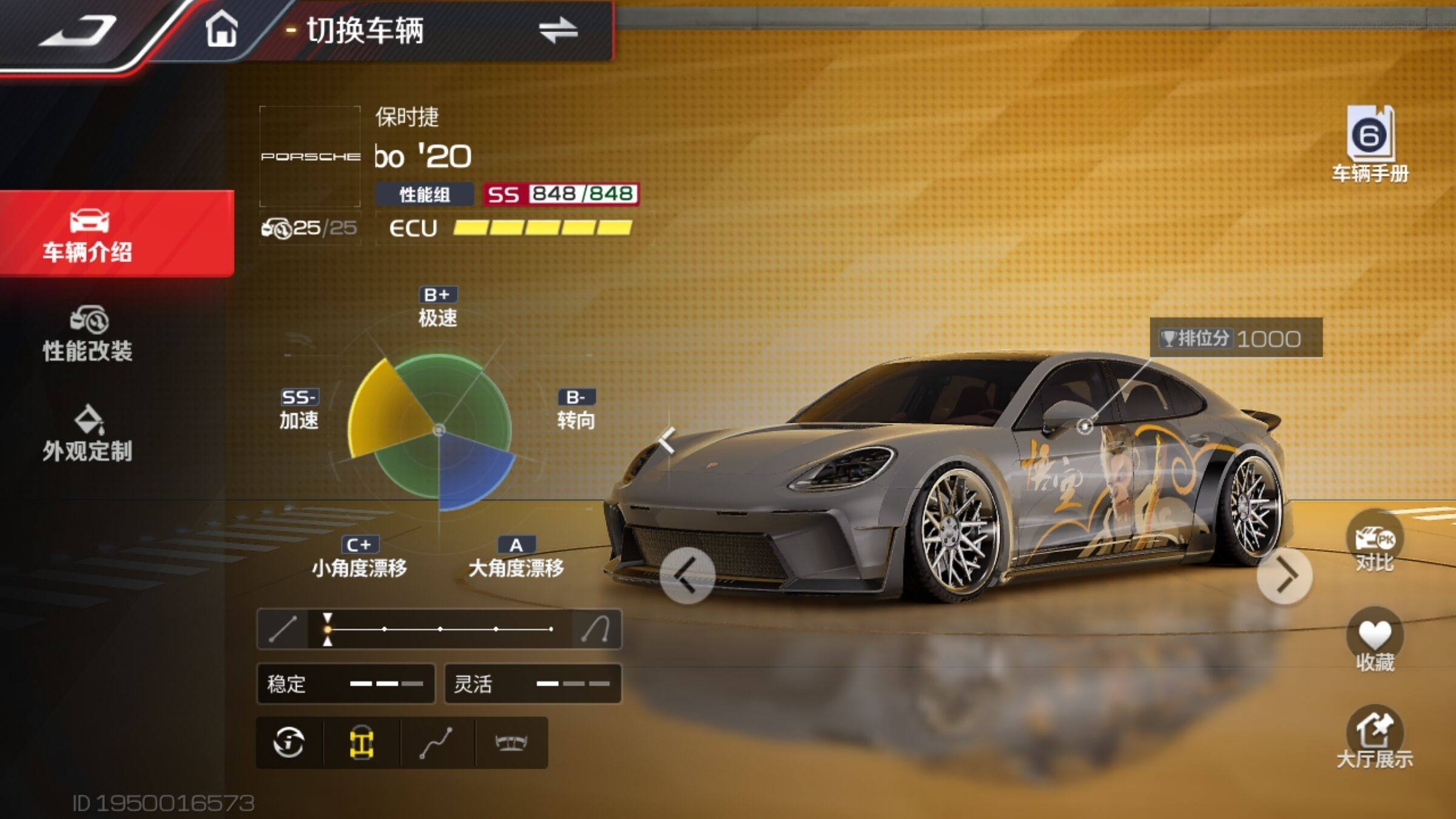1456x819 pixels.
Task: Click the tuning slider's curve end icon
Action: 596,629
